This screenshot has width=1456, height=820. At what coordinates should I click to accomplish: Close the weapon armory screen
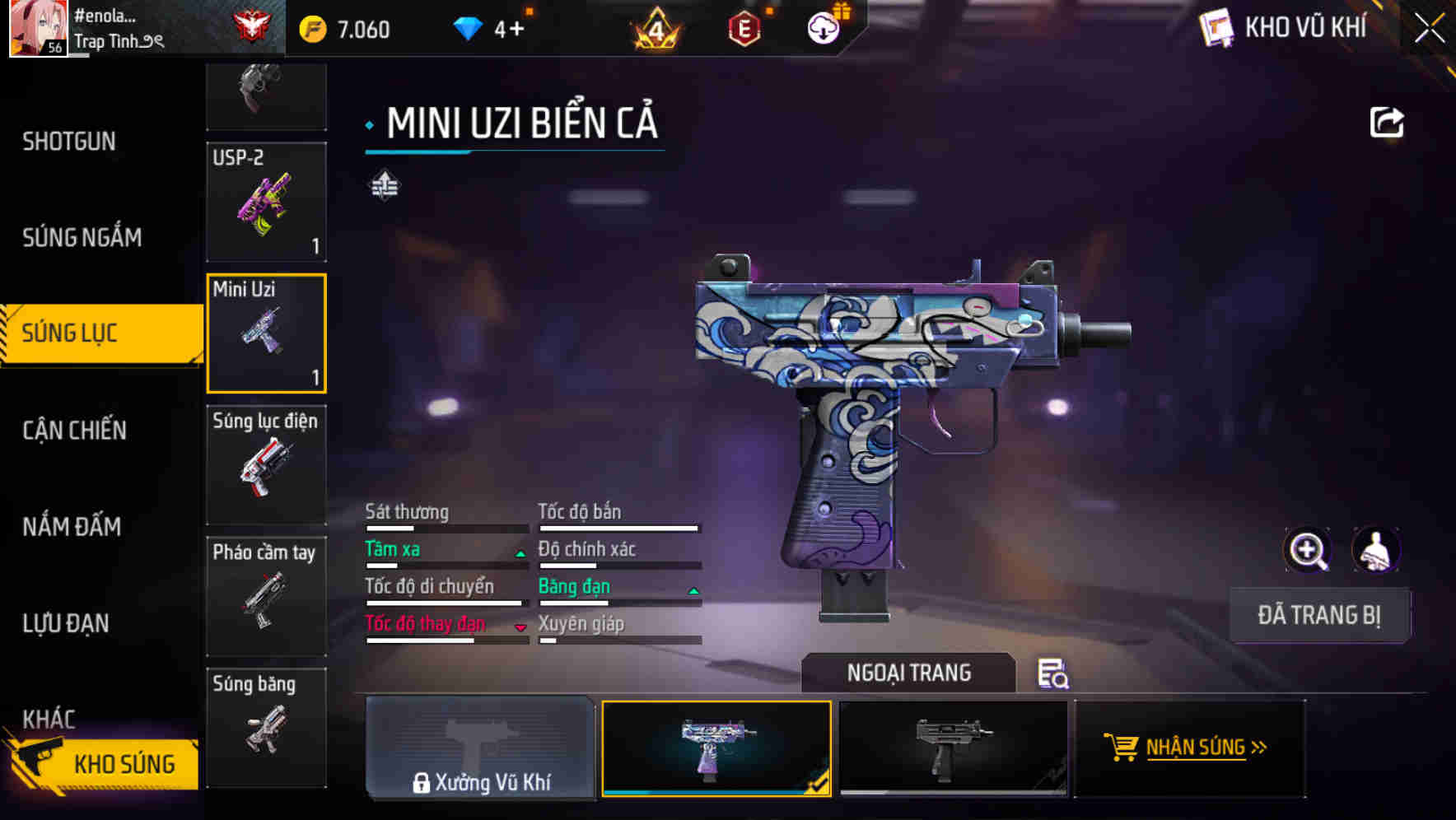click(1430, 28)
